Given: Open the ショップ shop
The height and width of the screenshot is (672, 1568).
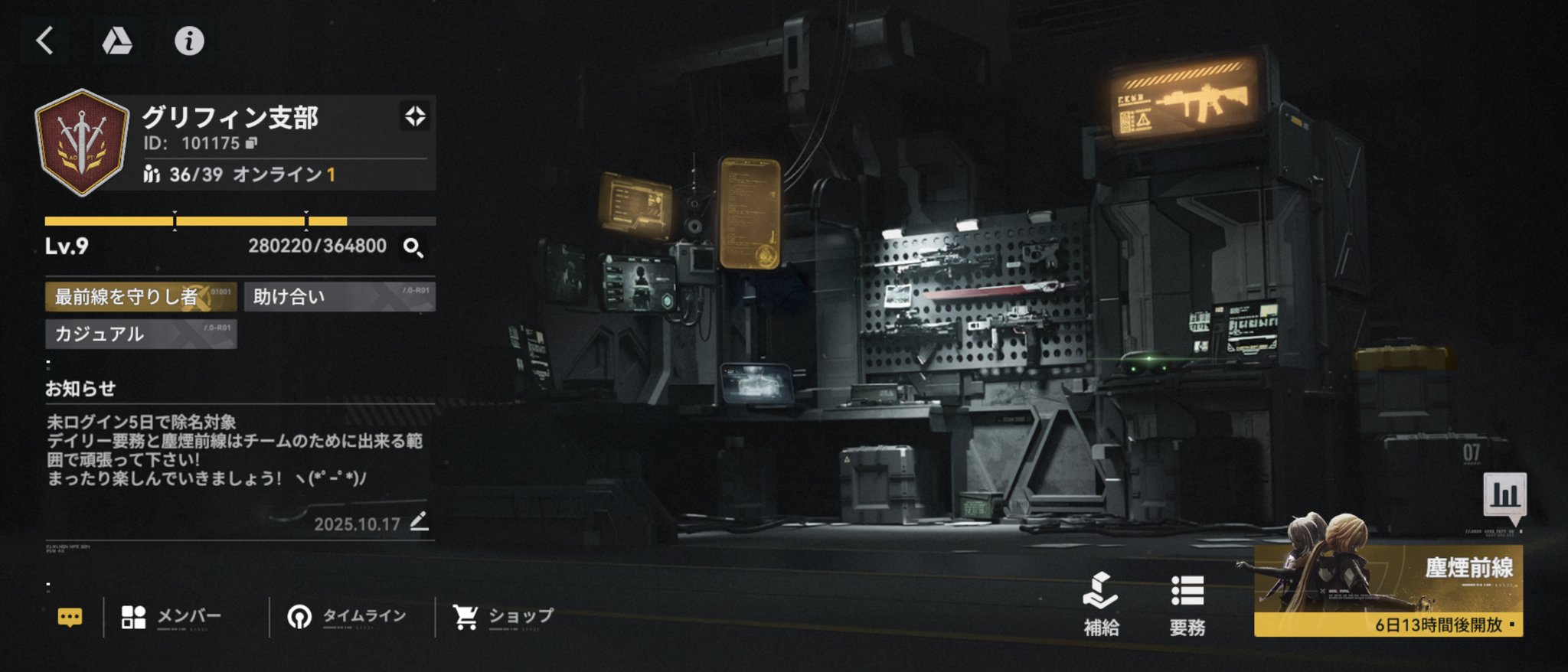Looking at the screenshot, I should click(x=503, y=617).
